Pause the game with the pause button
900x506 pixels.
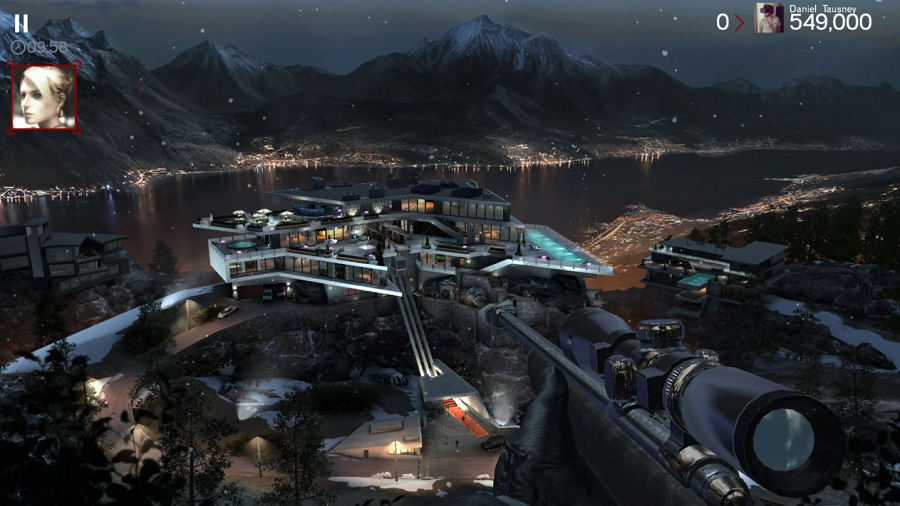point(21,22)
